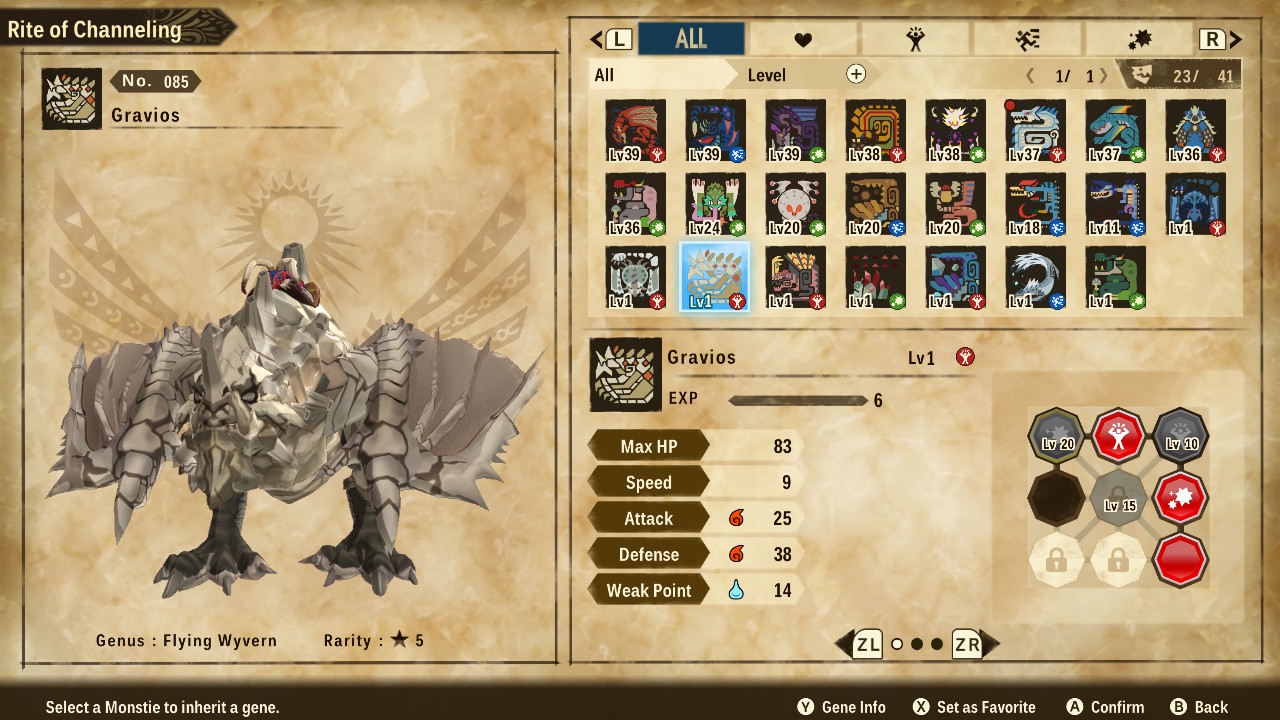
Task: Select the red starburst gene slot
Action: tap(1180, 498)
